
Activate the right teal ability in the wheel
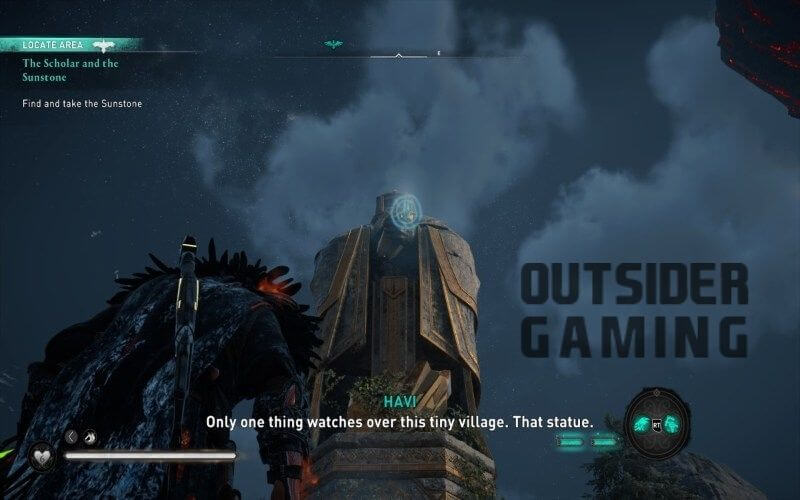coord(672,423)
